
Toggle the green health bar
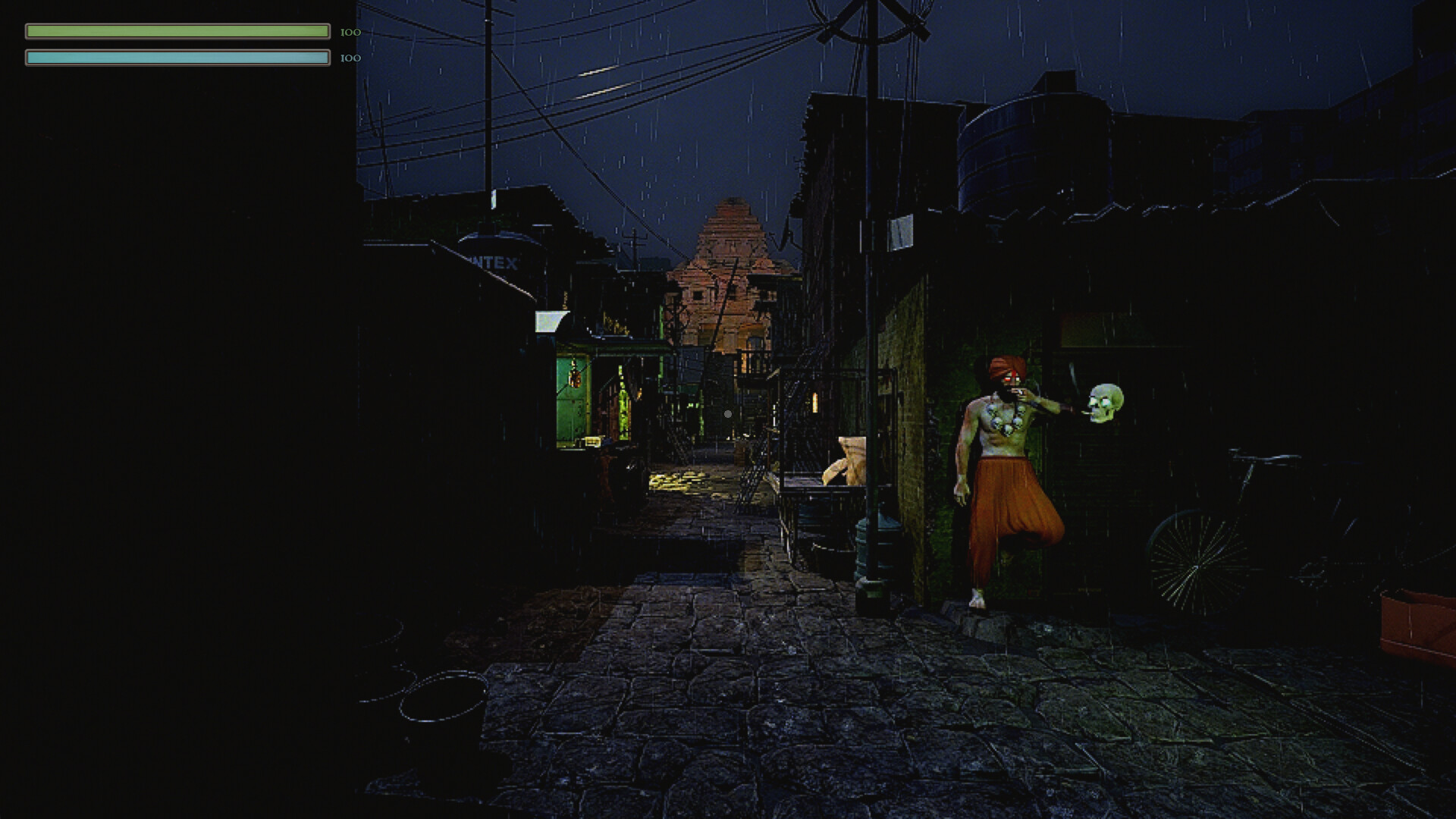point(176,31)
